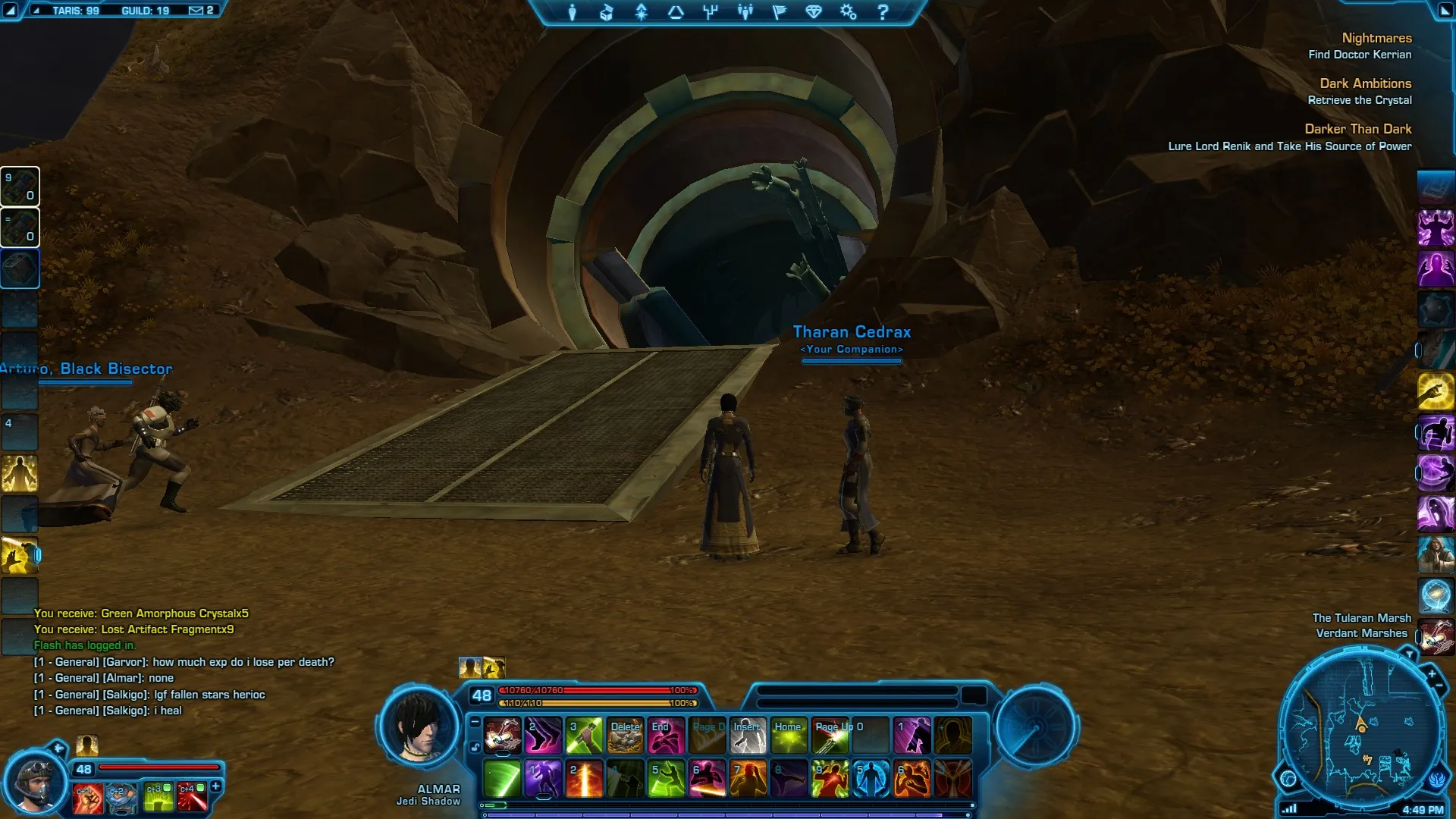Select the Dark Ambitions quest entry
The height and width of the screenshot is (819, 1456).
[x=1365, y=83]
